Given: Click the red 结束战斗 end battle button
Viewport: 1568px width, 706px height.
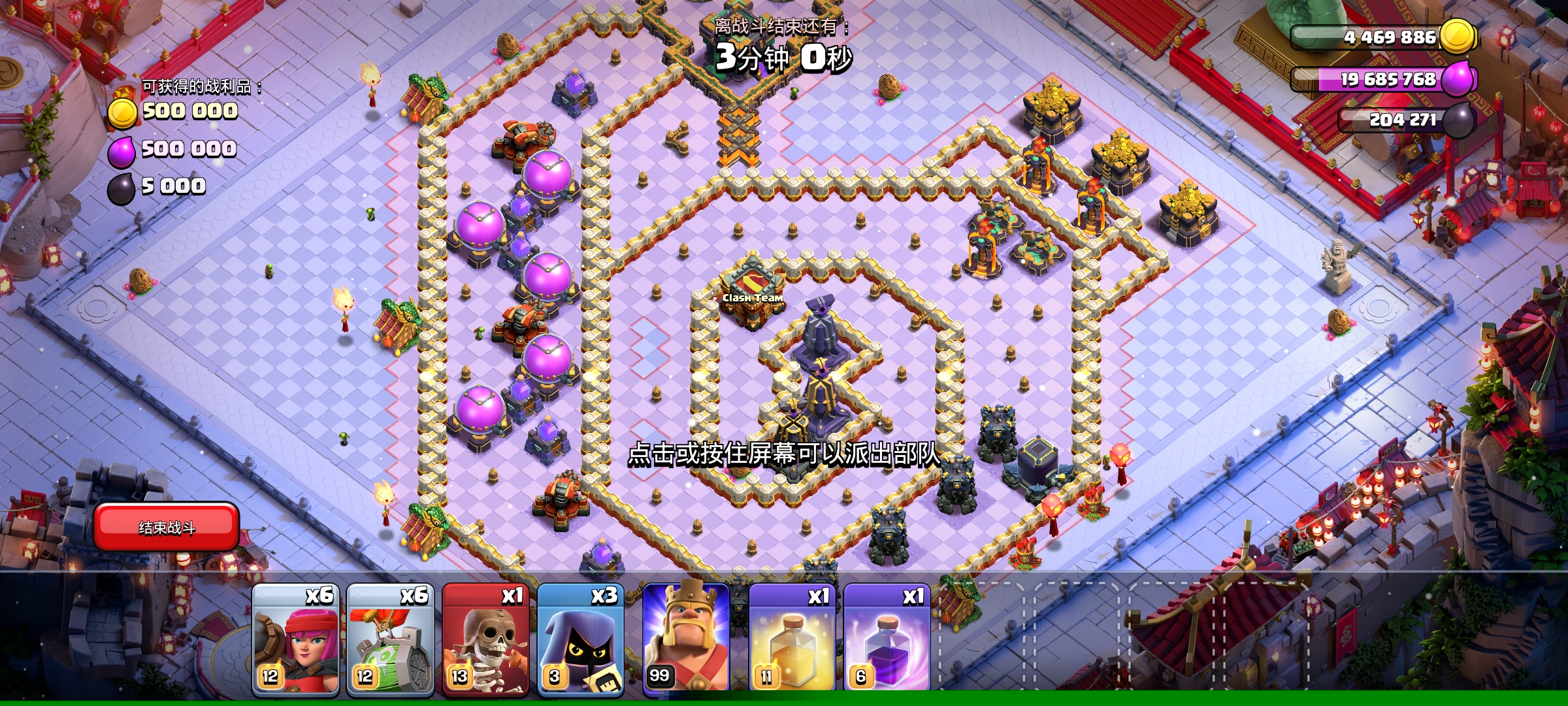Looking at the screenshot, I should tap(167, 527).
